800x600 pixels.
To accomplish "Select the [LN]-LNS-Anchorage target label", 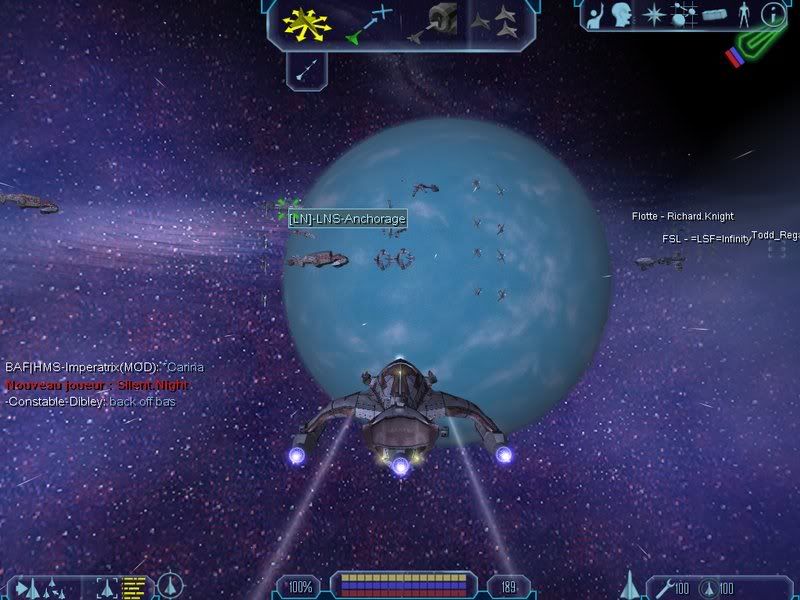I will pyautogui.click(x=347, y=219).
